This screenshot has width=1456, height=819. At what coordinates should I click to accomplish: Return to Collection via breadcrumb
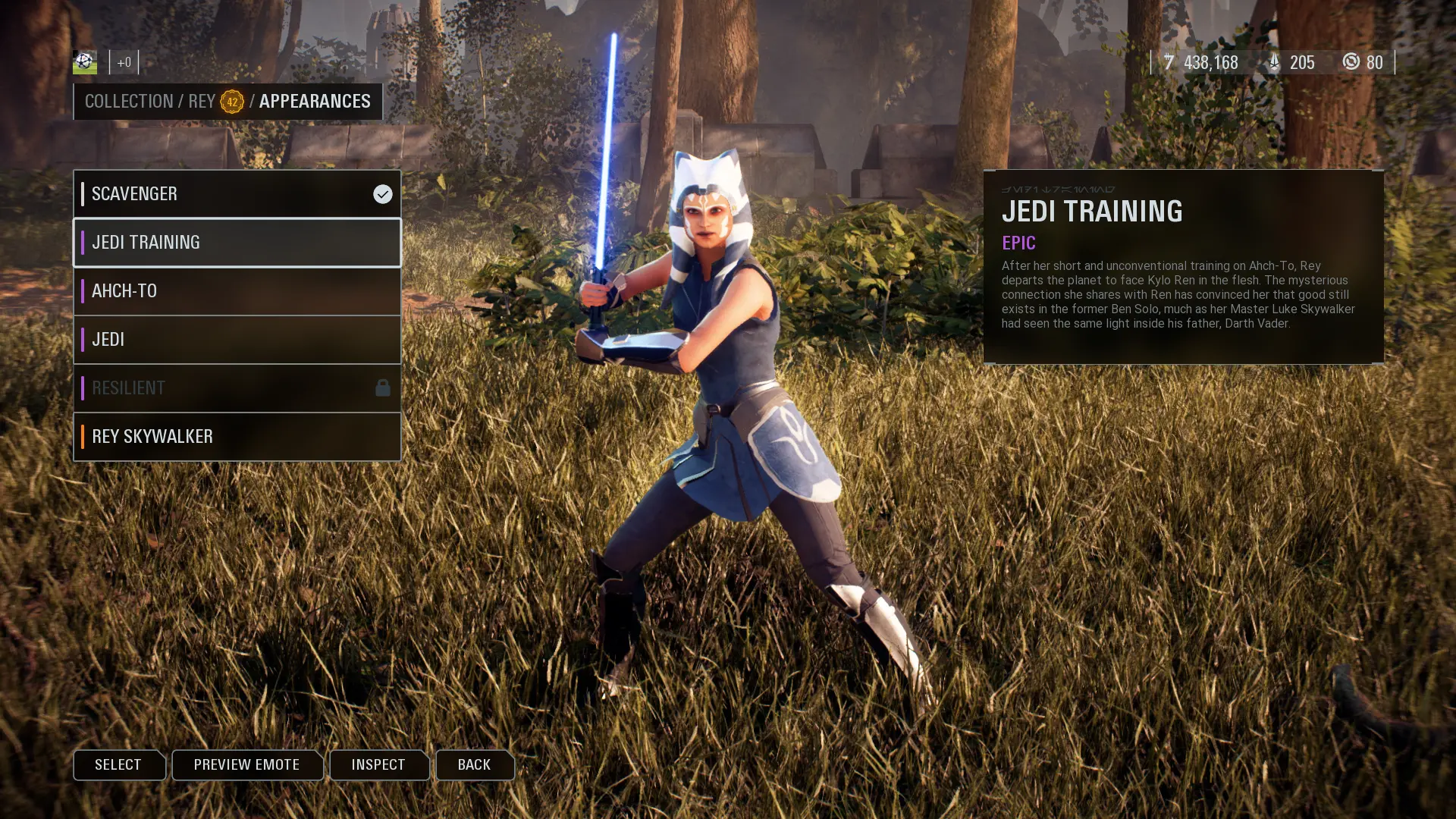tap(129, 102)
